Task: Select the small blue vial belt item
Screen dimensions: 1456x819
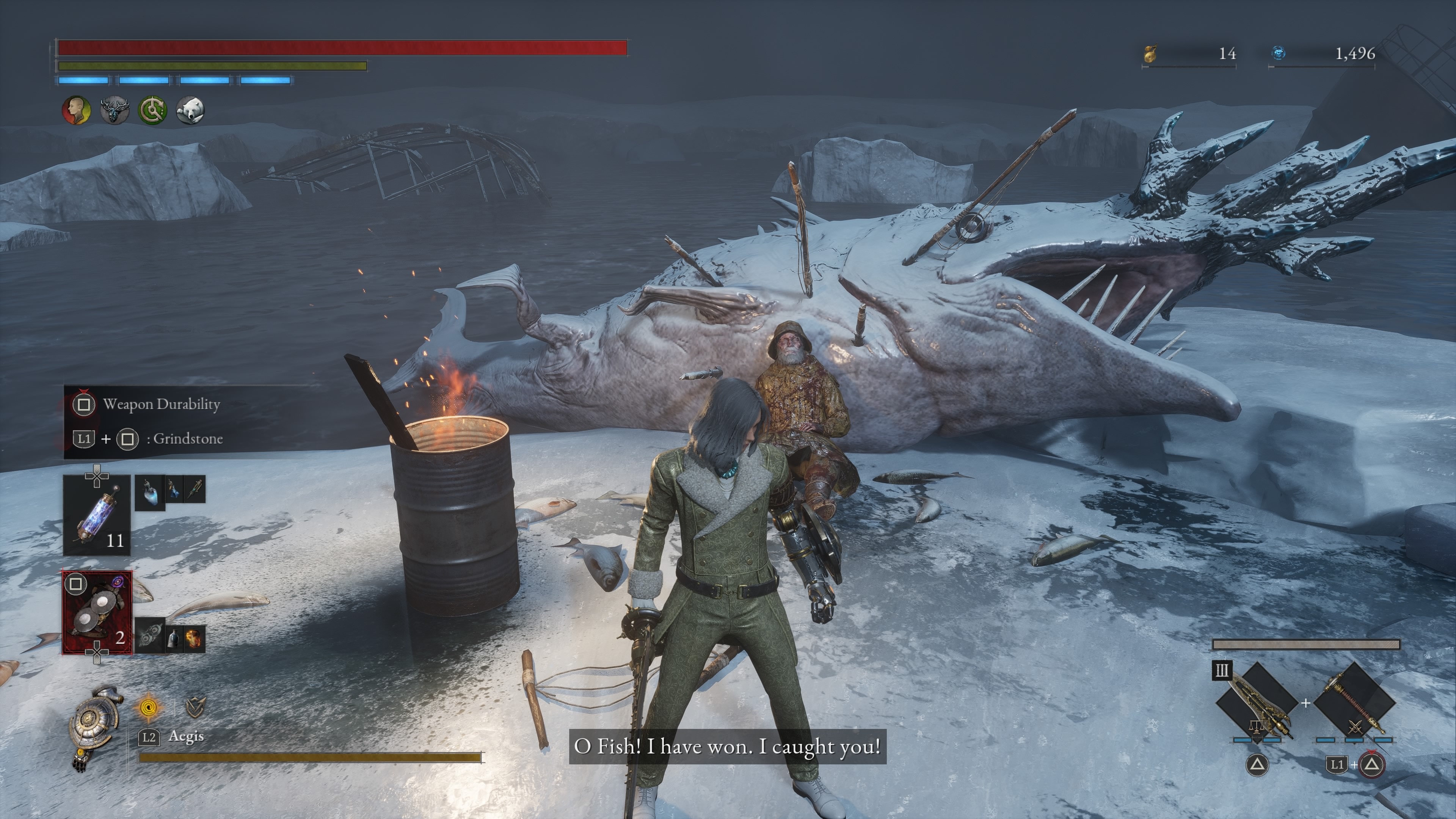Action: [x=175, y=490]
